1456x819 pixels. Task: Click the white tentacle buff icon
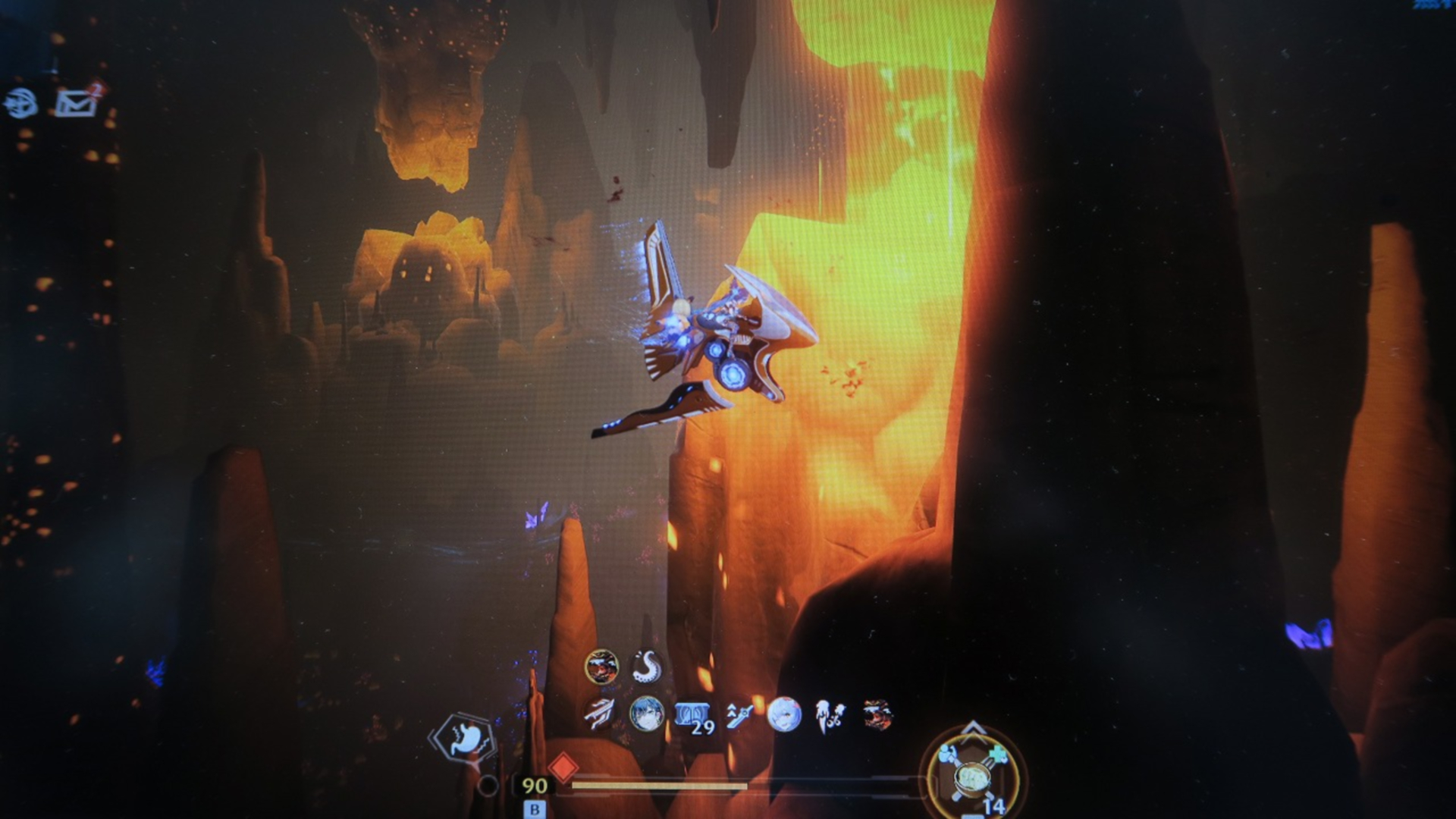(x=647, y=667)
